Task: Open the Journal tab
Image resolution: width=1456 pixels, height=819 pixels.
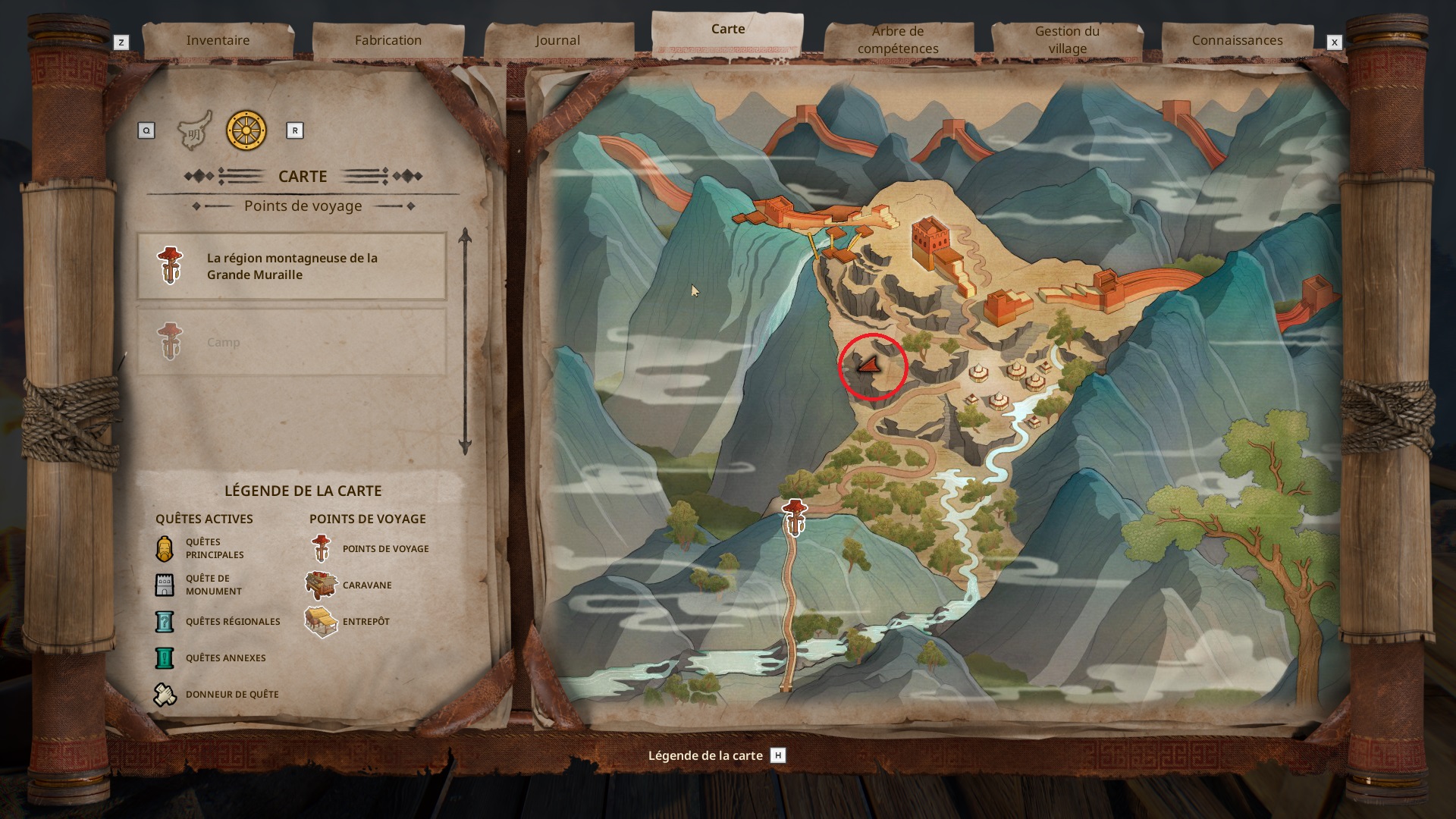Action: [x=557, y=40]
